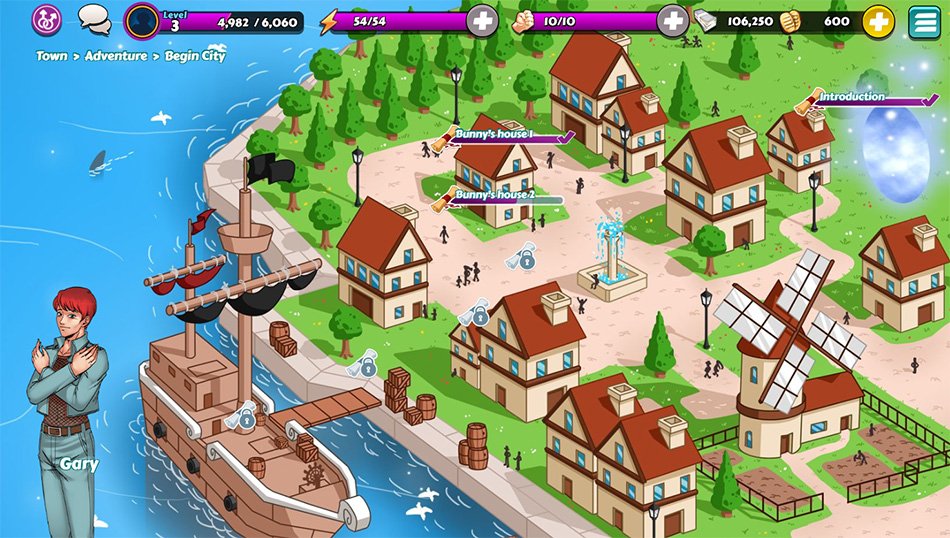
Task: Refill fist stamina using its plus button
Action: point(673,20)
